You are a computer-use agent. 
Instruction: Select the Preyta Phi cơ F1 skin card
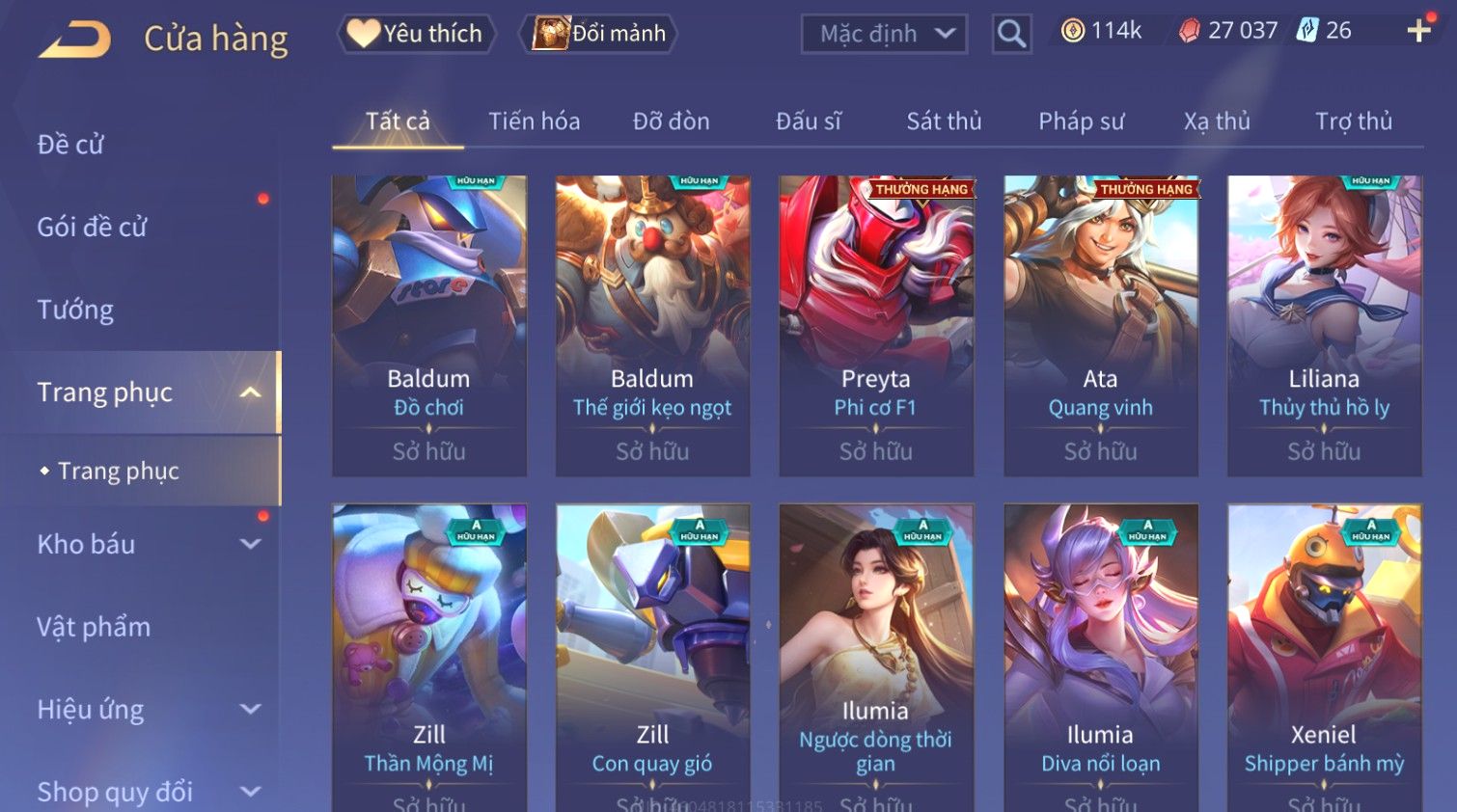876,325
